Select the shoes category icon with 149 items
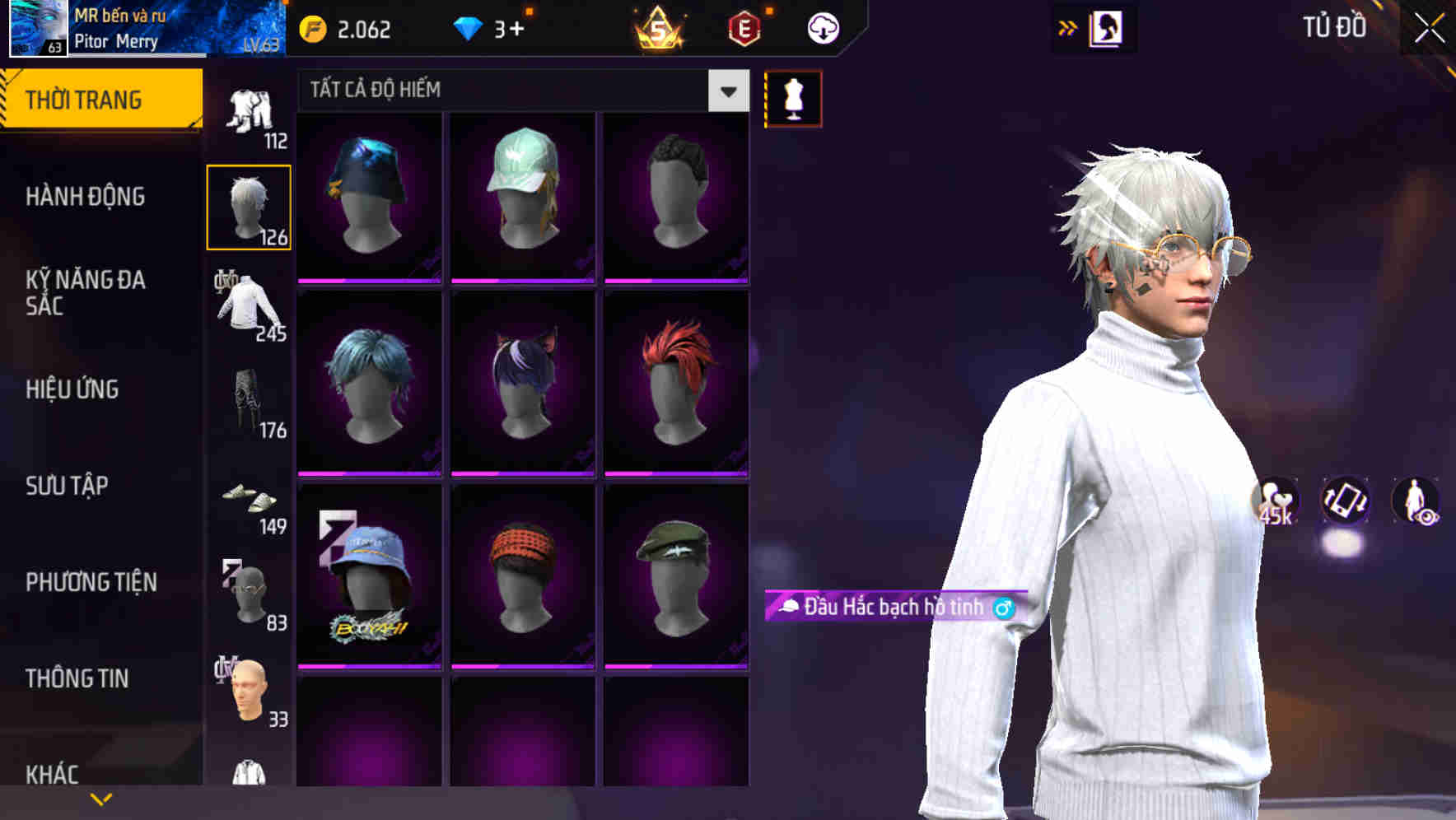This screenshot has width=1456, height=820. 250,502
